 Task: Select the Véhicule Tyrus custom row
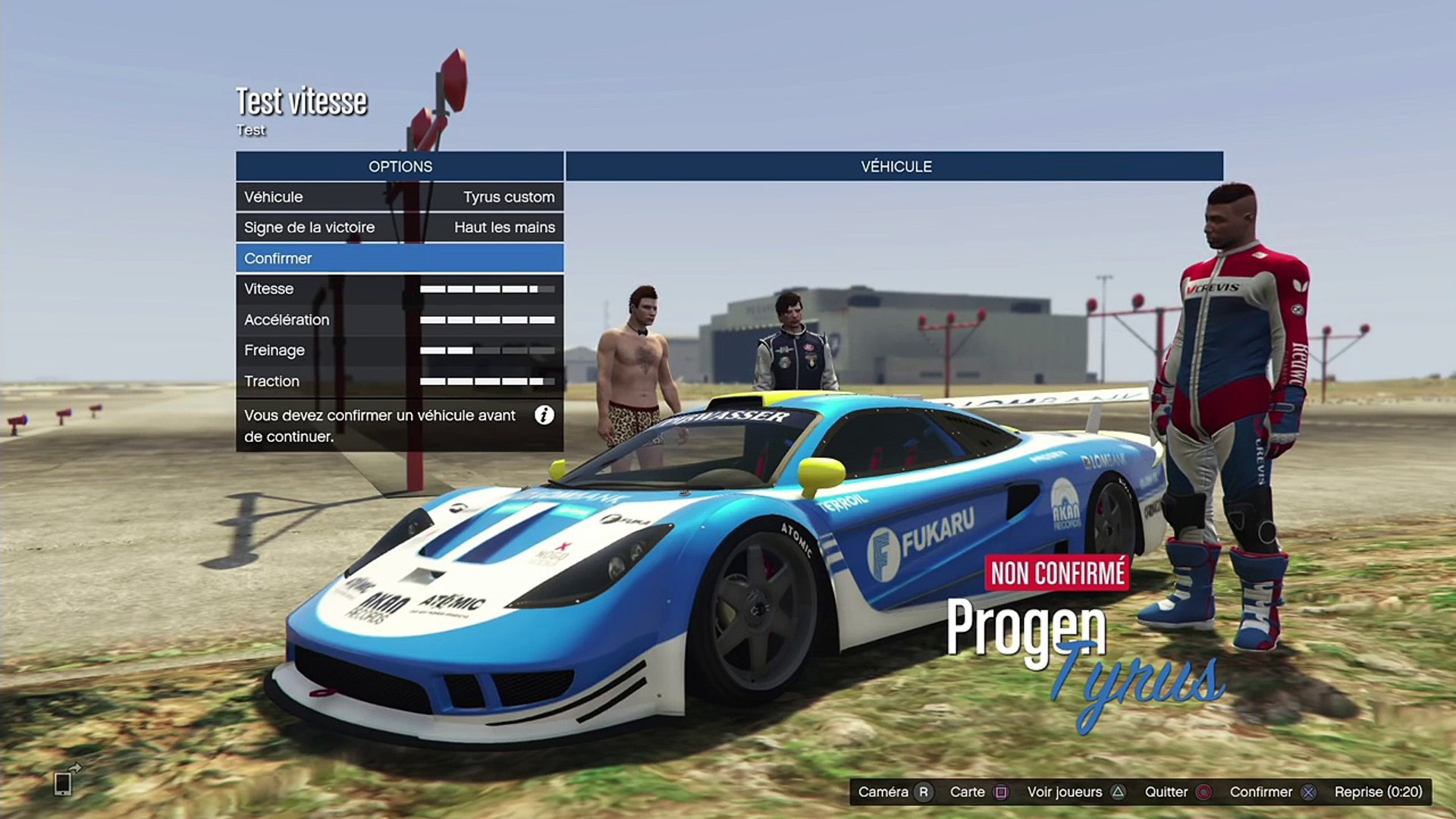point(400,197)
